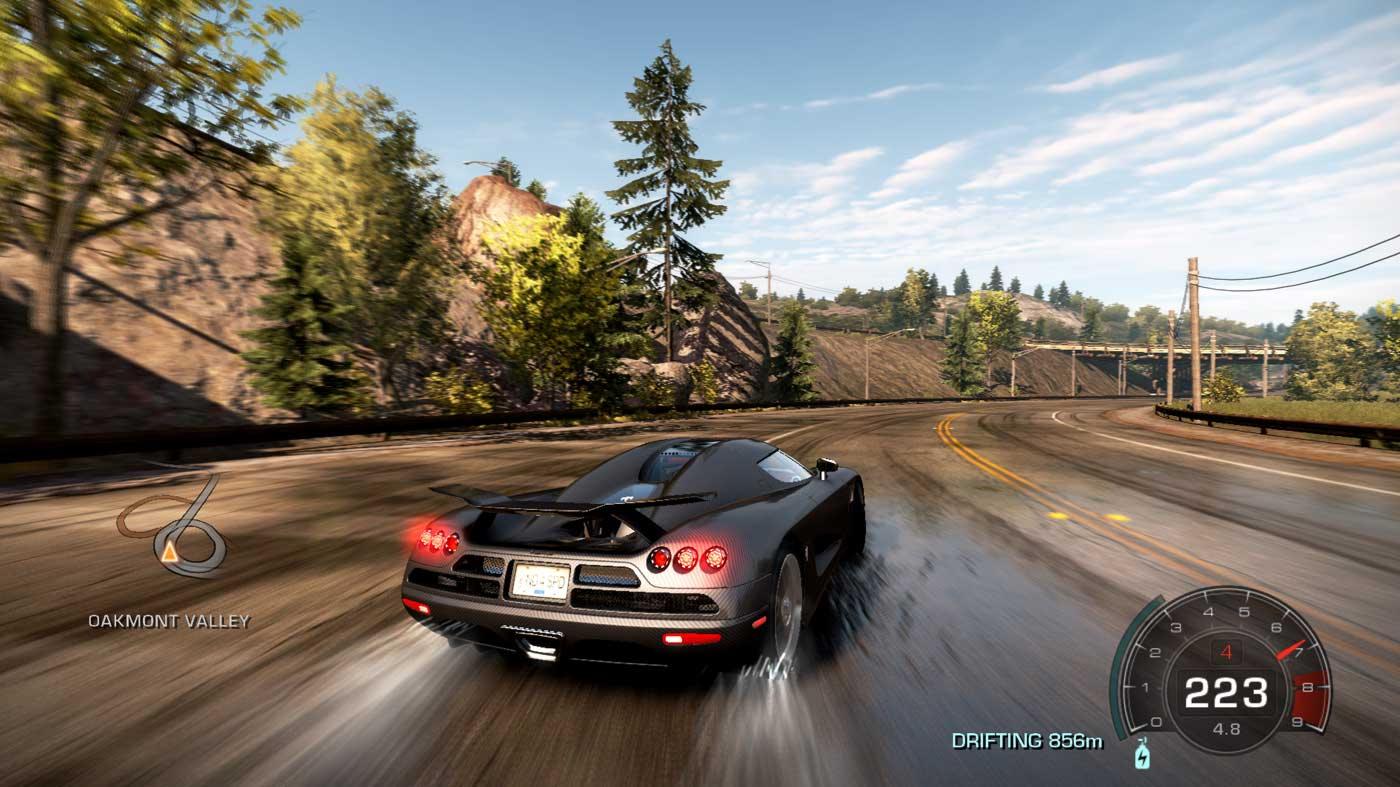1400x787 pixels.
Task: Click the lightning bolt inside the nitrous canister
Action: point(1142,758)
